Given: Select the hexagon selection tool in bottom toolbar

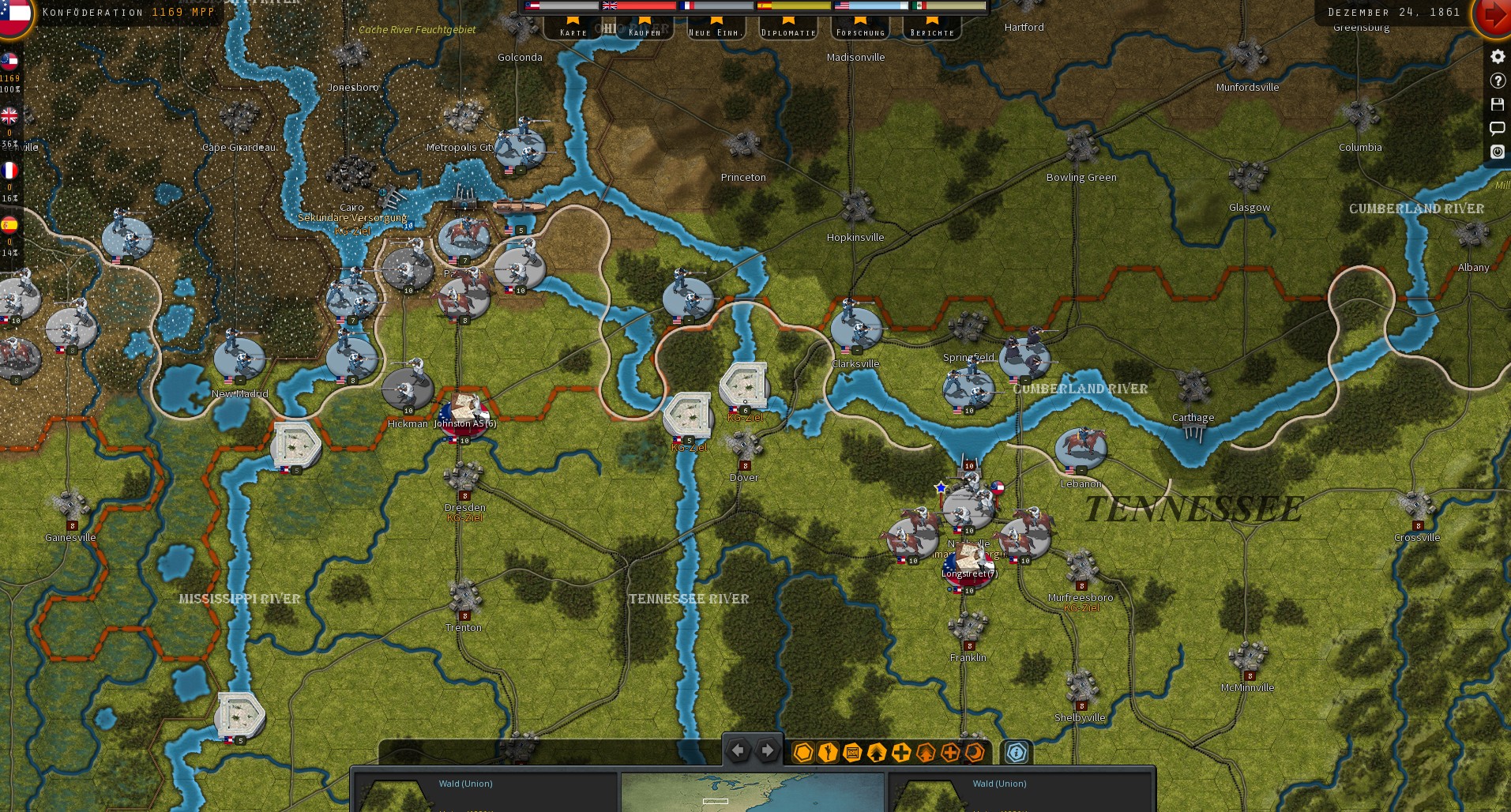Looking at the screenshot, I should tap(803, 753).
